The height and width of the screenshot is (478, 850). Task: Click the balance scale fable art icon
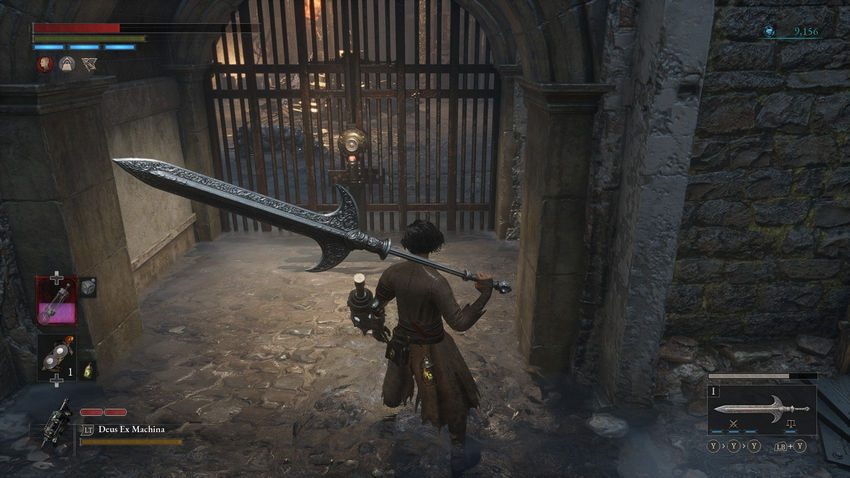click(791, 425)
